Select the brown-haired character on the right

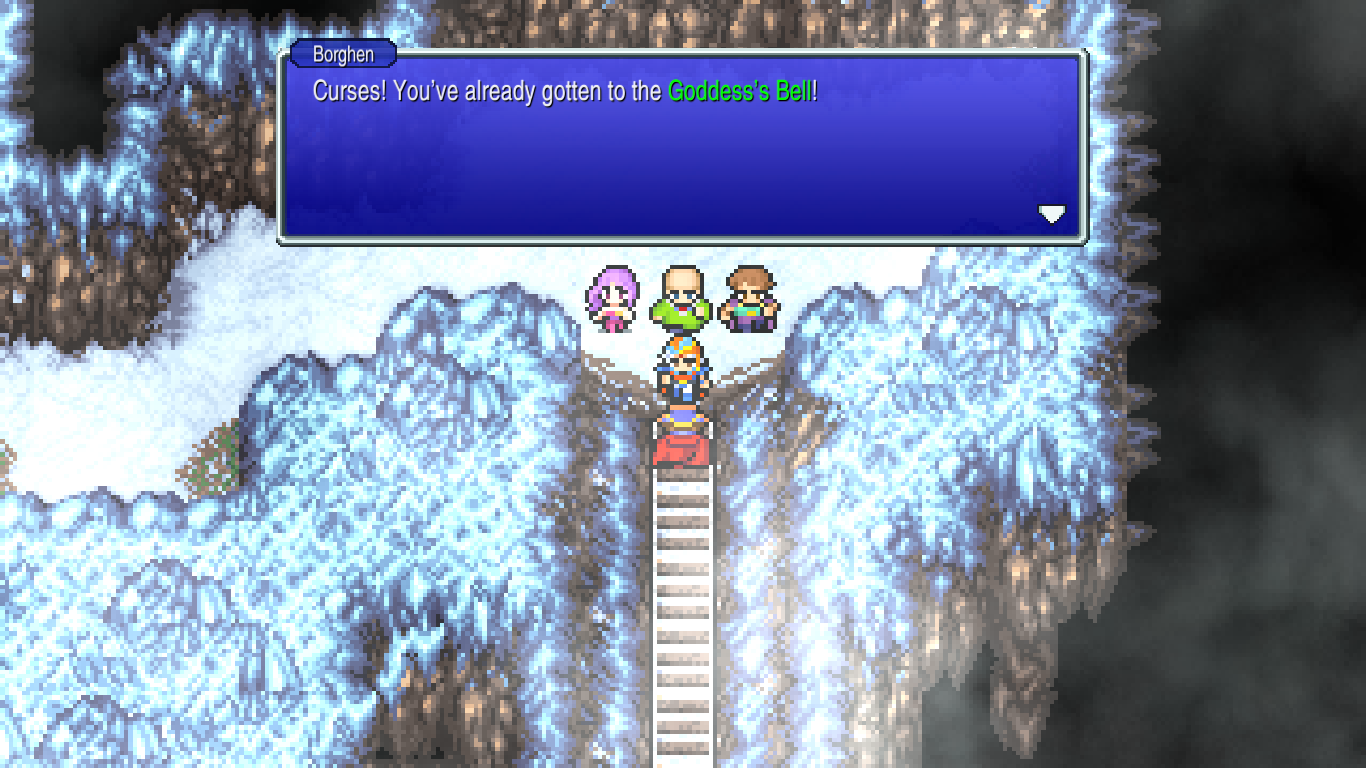pyautogui.click(x=749, y=297)
